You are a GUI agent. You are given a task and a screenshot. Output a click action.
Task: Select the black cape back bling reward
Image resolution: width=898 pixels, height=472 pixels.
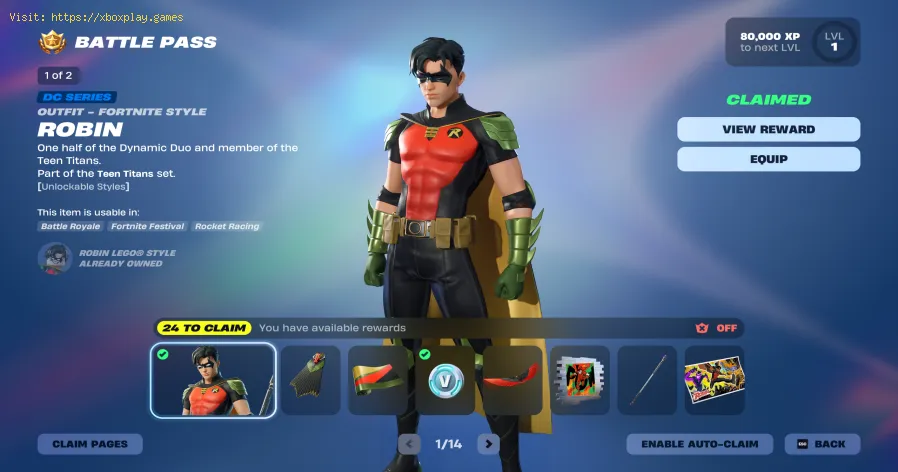tap(310, 380)
